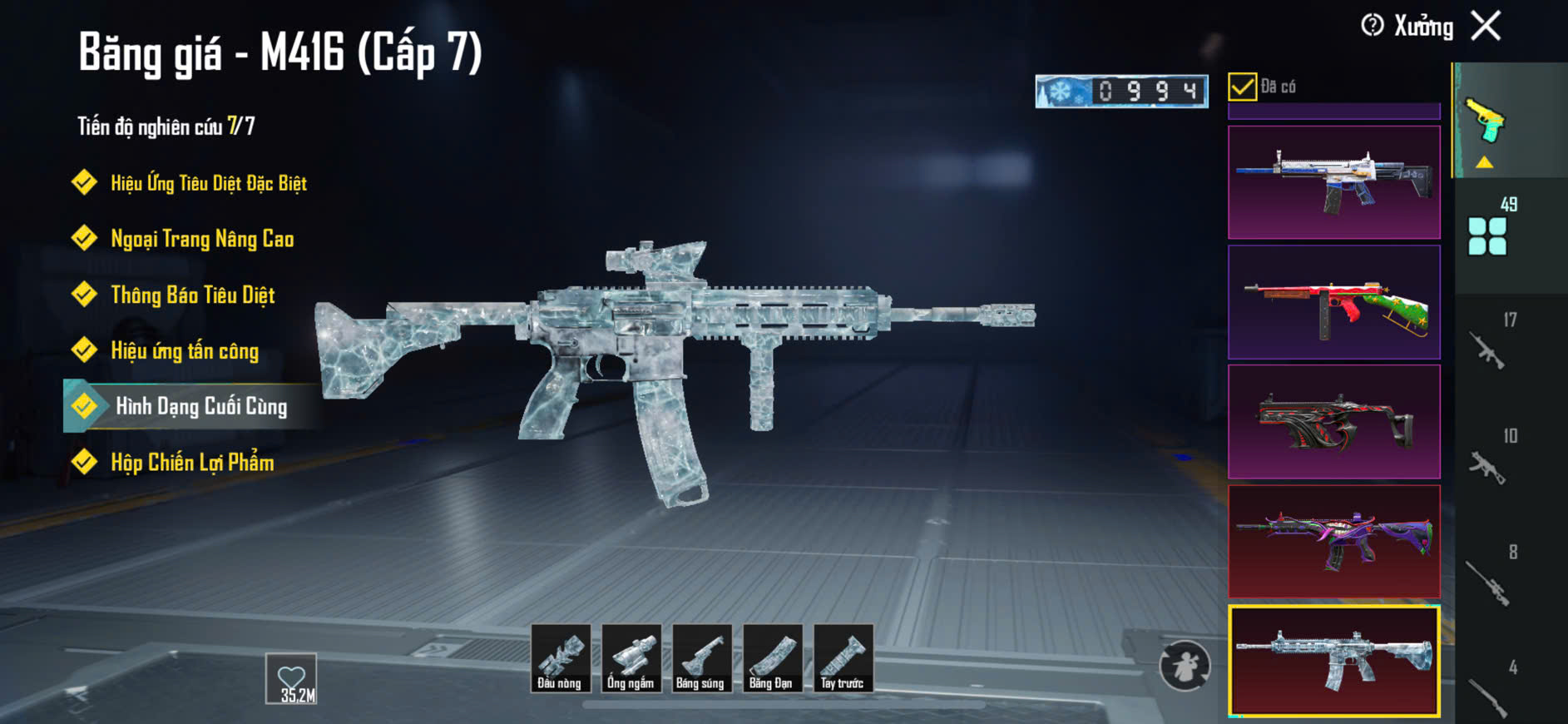The width and height of the screenshot is (1568, 724).
Task: Pick the black and red SMG skin
Action: click(1333, 422)
